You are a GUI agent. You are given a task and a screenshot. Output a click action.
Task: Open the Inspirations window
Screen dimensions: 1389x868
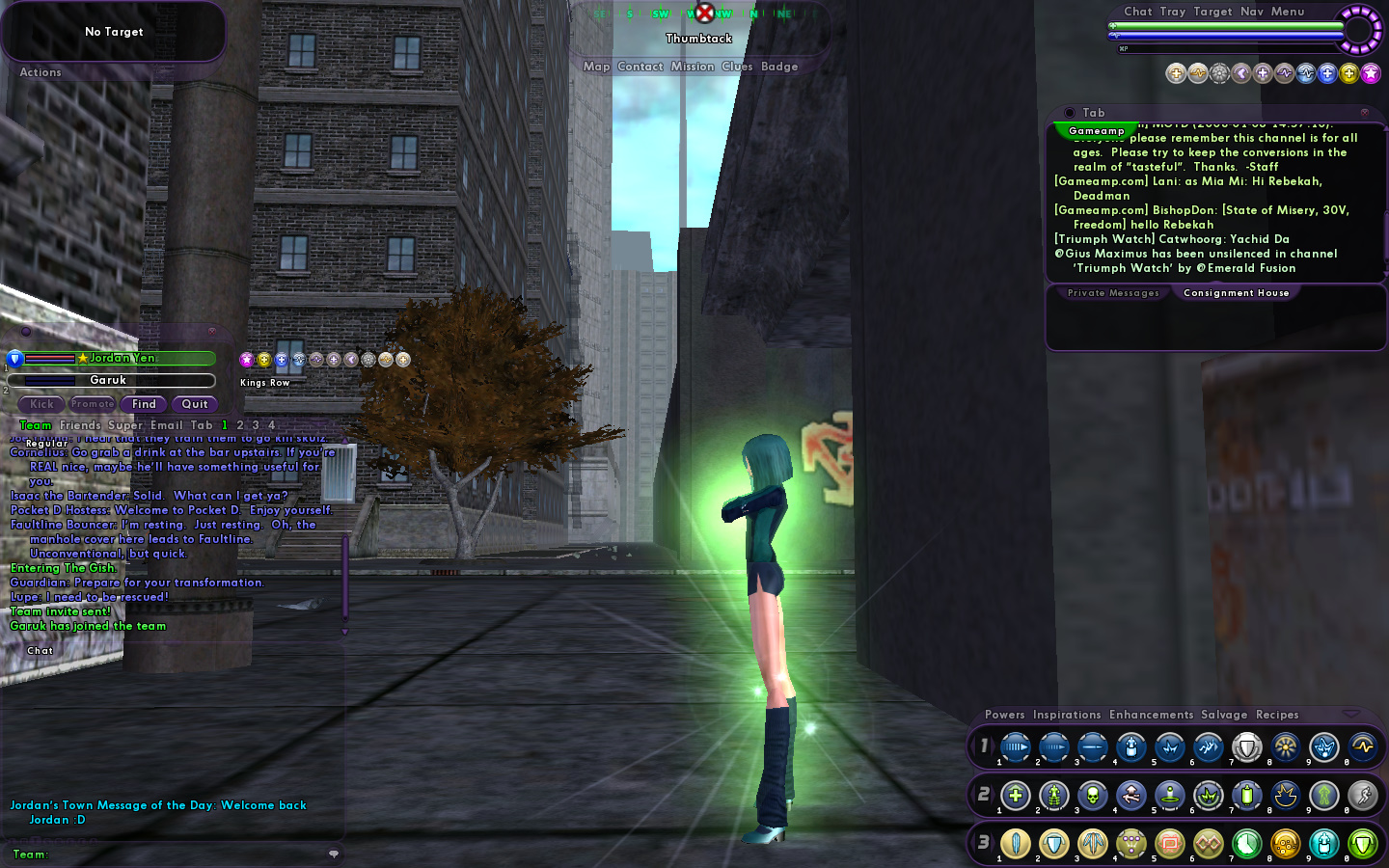(x=1066, y=715)
